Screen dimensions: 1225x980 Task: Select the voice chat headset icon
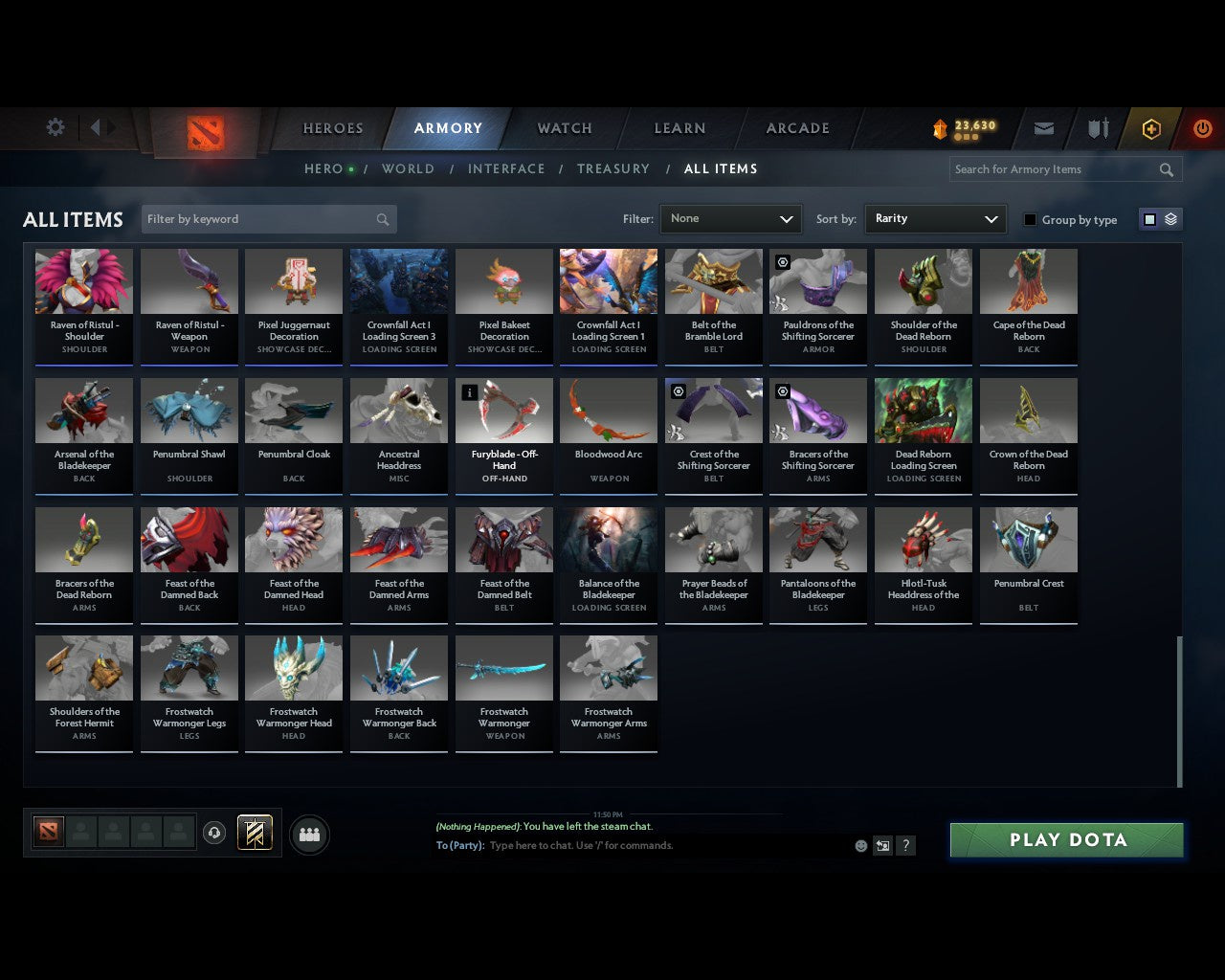pyautogui.click(x=212, y=833)
